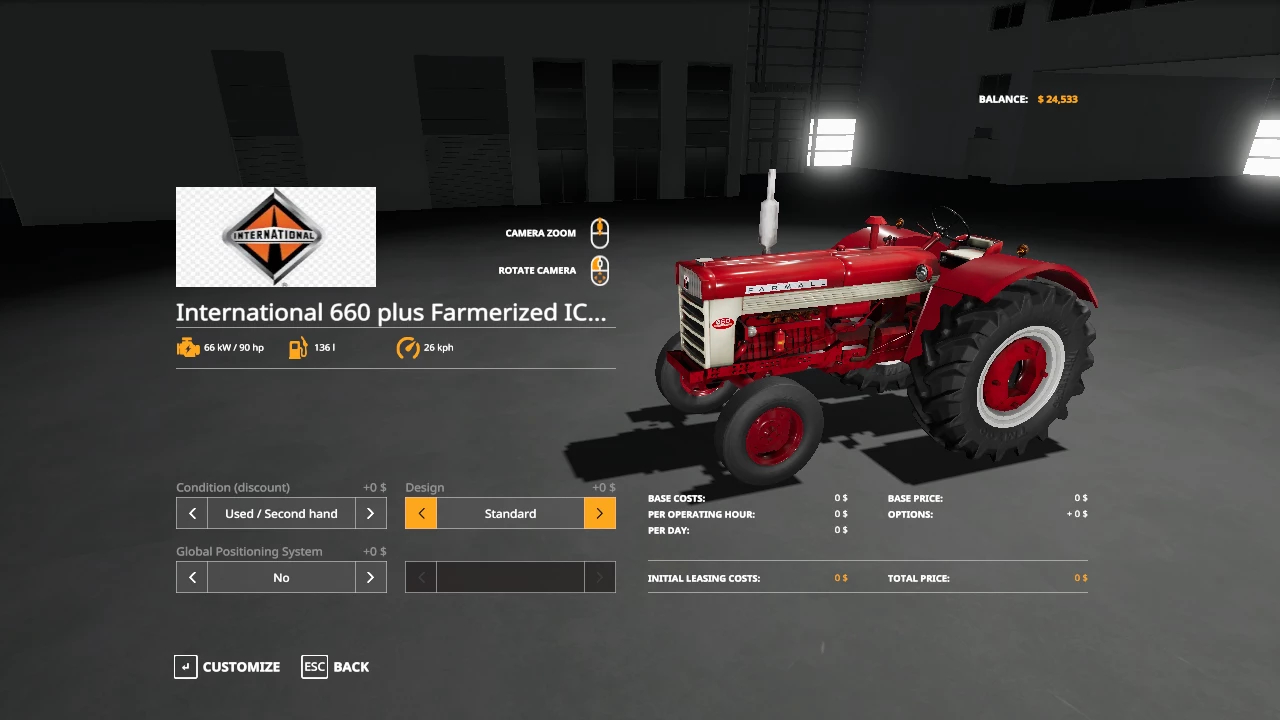This screenshot has height=720, width=1280.
Task: Select next Condition option arrow
Action: tap(370, 513)
